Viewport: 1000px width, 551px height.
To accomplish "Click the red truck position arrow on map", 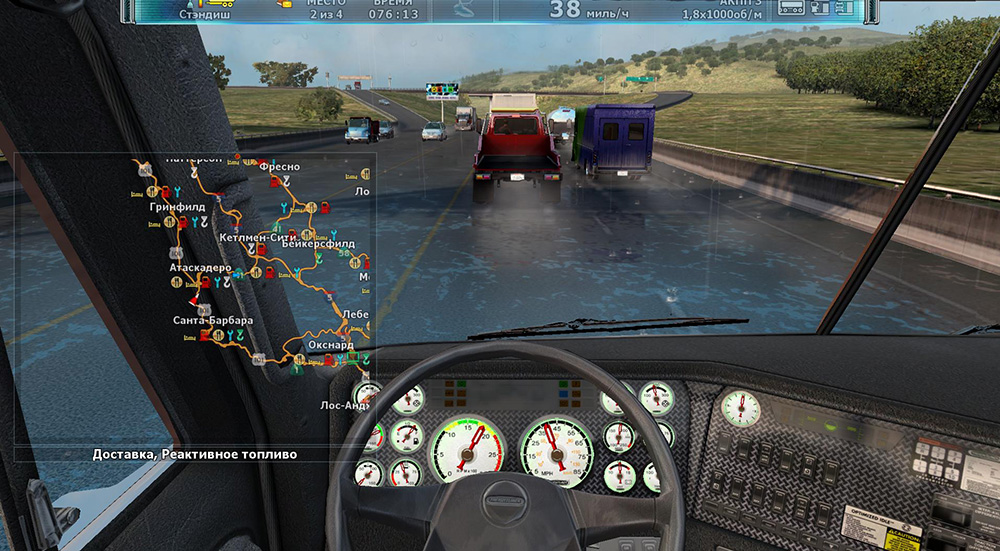I will tap(193, 298).
